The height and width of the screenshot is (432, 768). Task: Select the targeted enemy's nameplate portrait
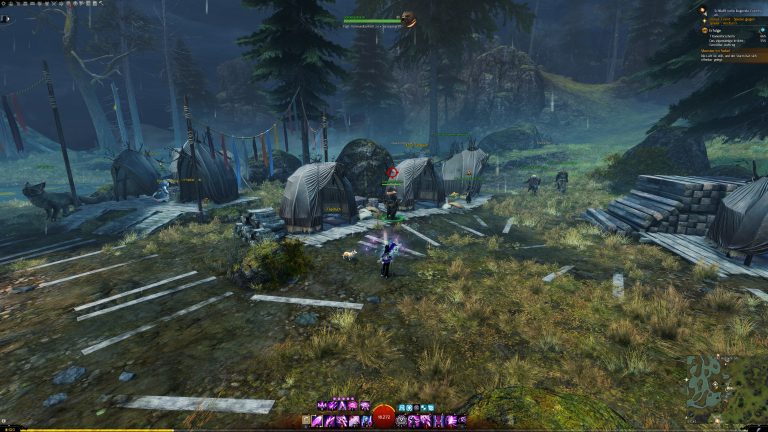tap(408, 18)
